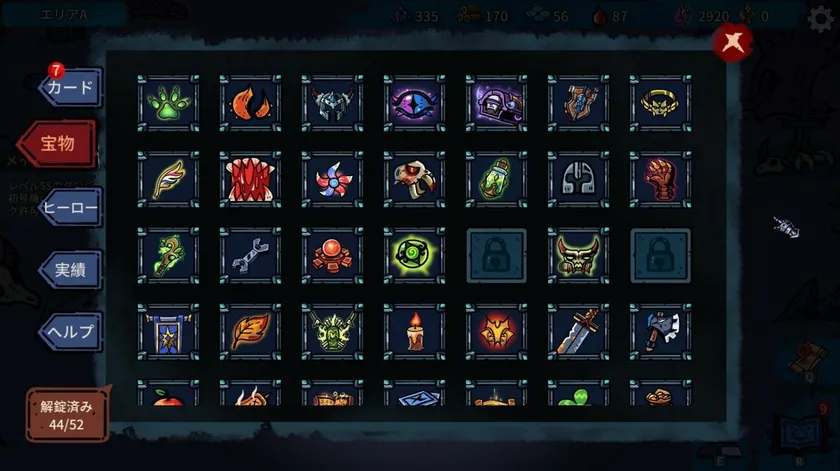Select the horned demon mask treasure
Viewport: 840px width, 471px height.
coord(578,256)
